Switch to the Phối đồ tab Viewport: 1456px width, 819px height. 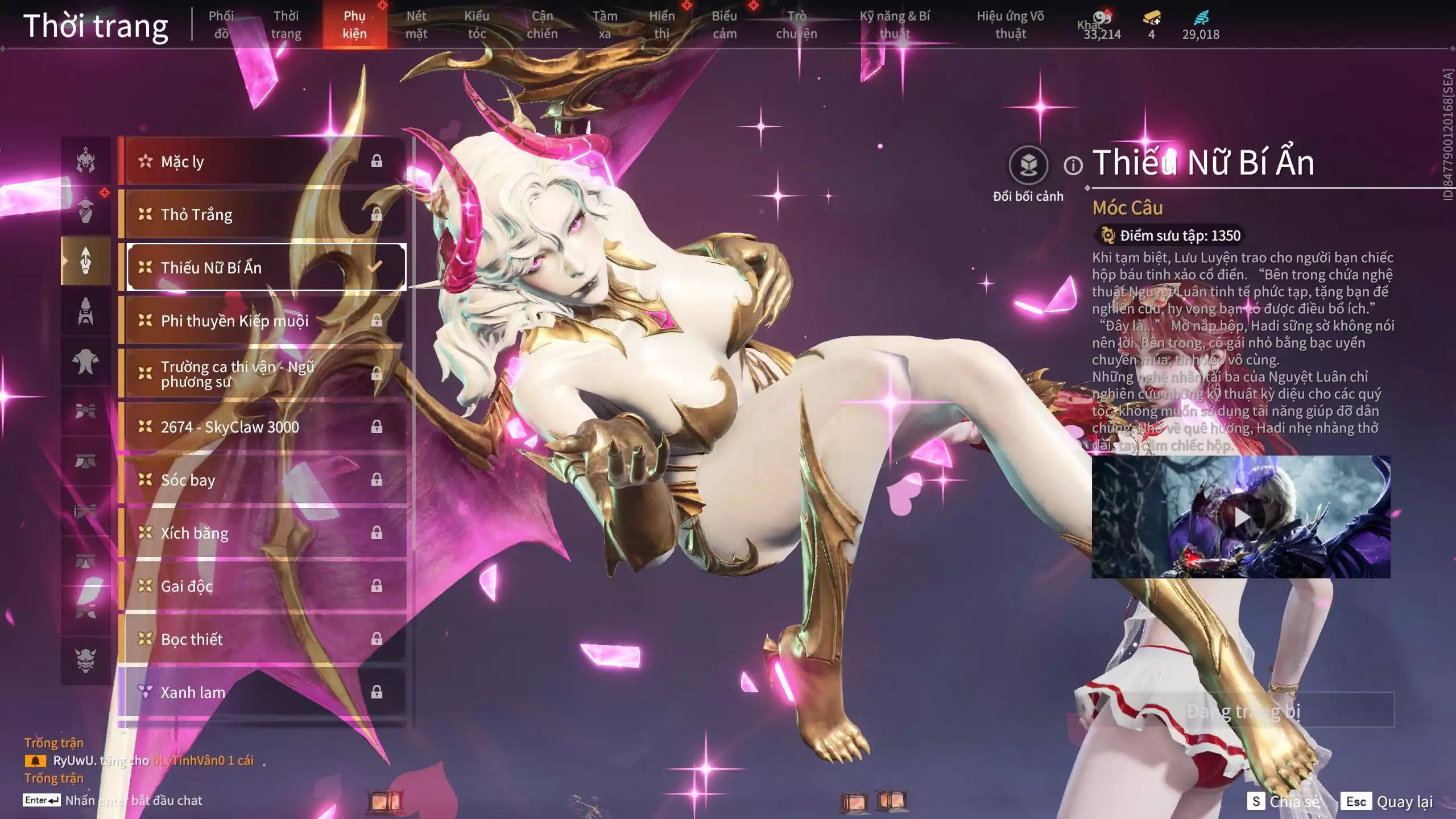tap(221, 25)
